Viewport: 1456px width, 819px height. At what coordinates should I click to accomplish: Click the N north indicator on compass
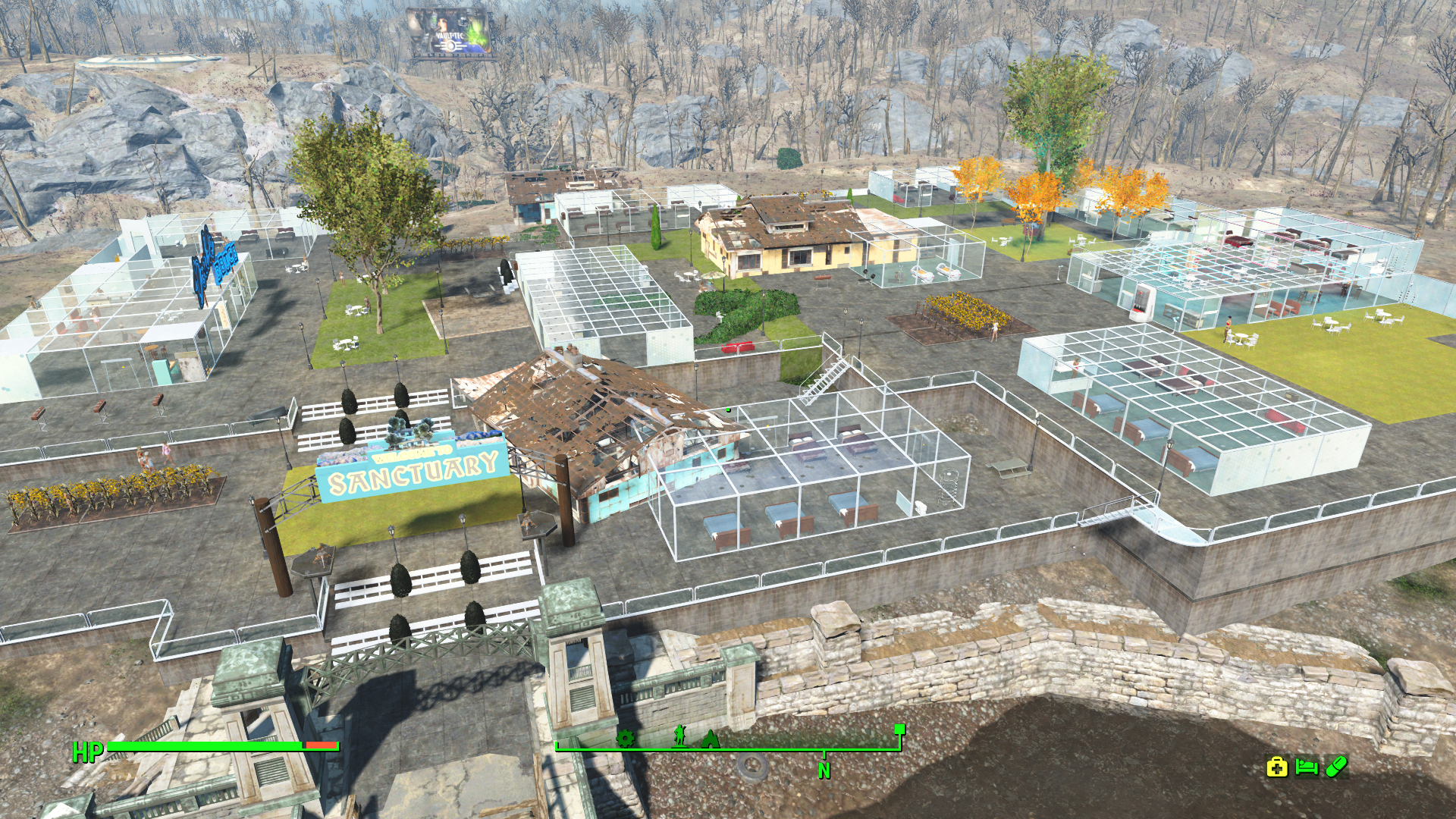click(x=824, y=770)
